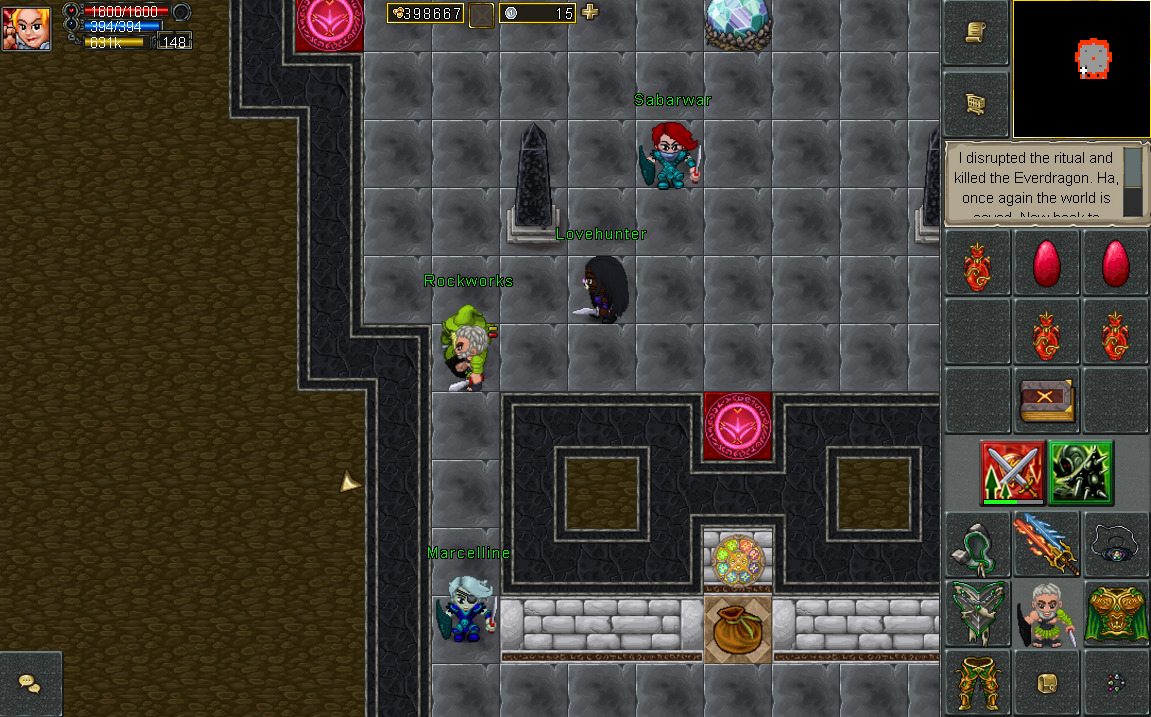1151x717 pixels.
Task: Select the book with X cover
Action: coord(1046,401)
